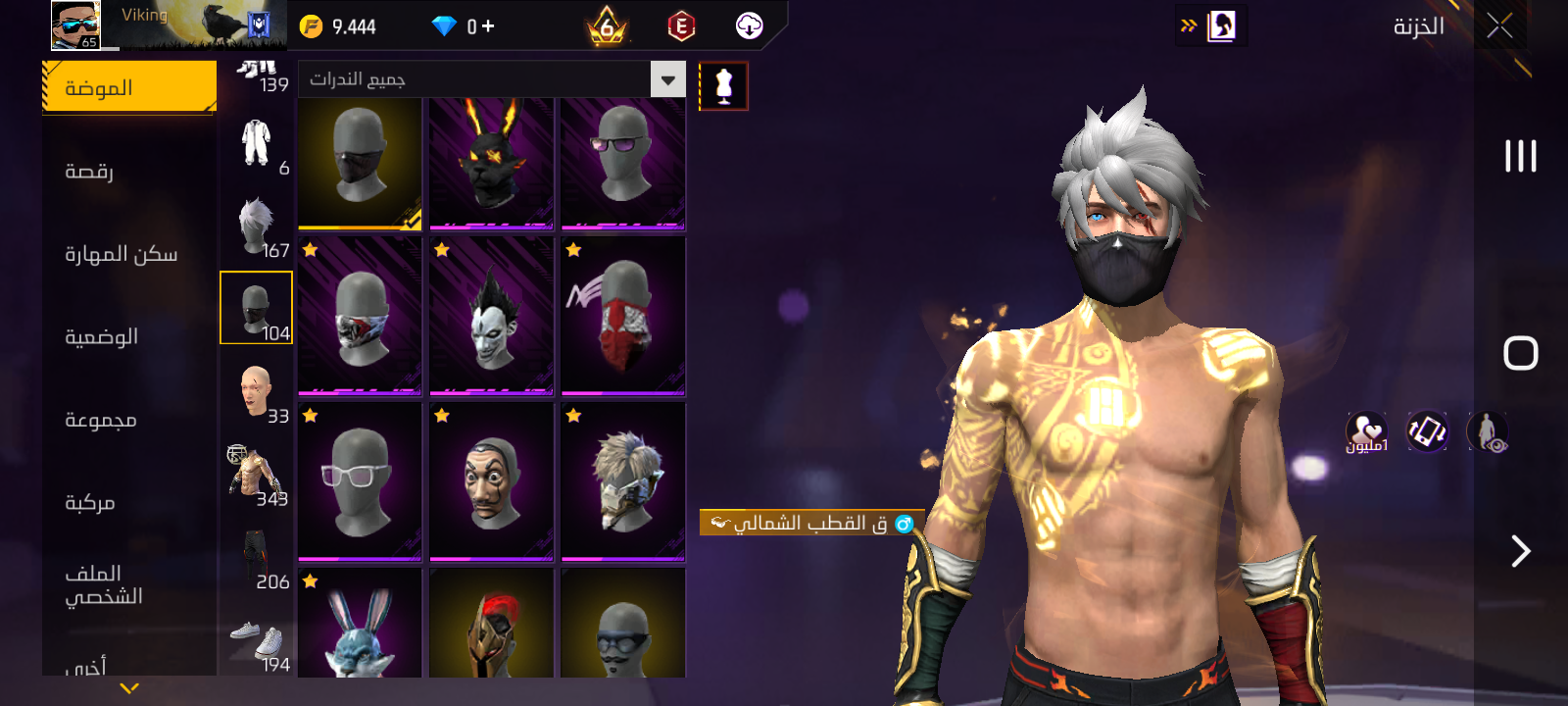The image size is (1568, 706).
Task: Switch to the الموضة fashion tab
Action: point(129,87)
